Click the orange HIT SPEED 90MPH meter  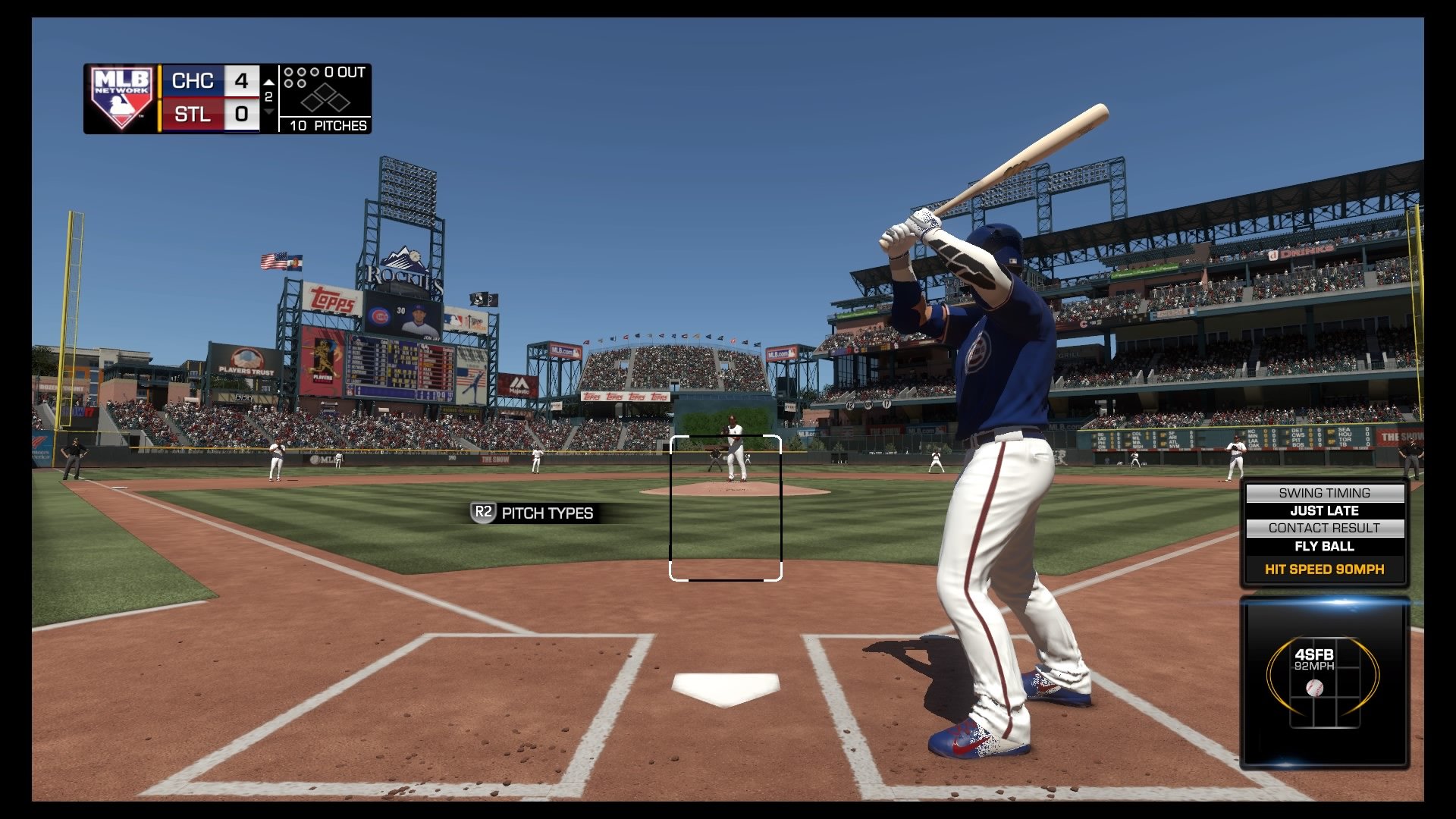point(1324,569)
